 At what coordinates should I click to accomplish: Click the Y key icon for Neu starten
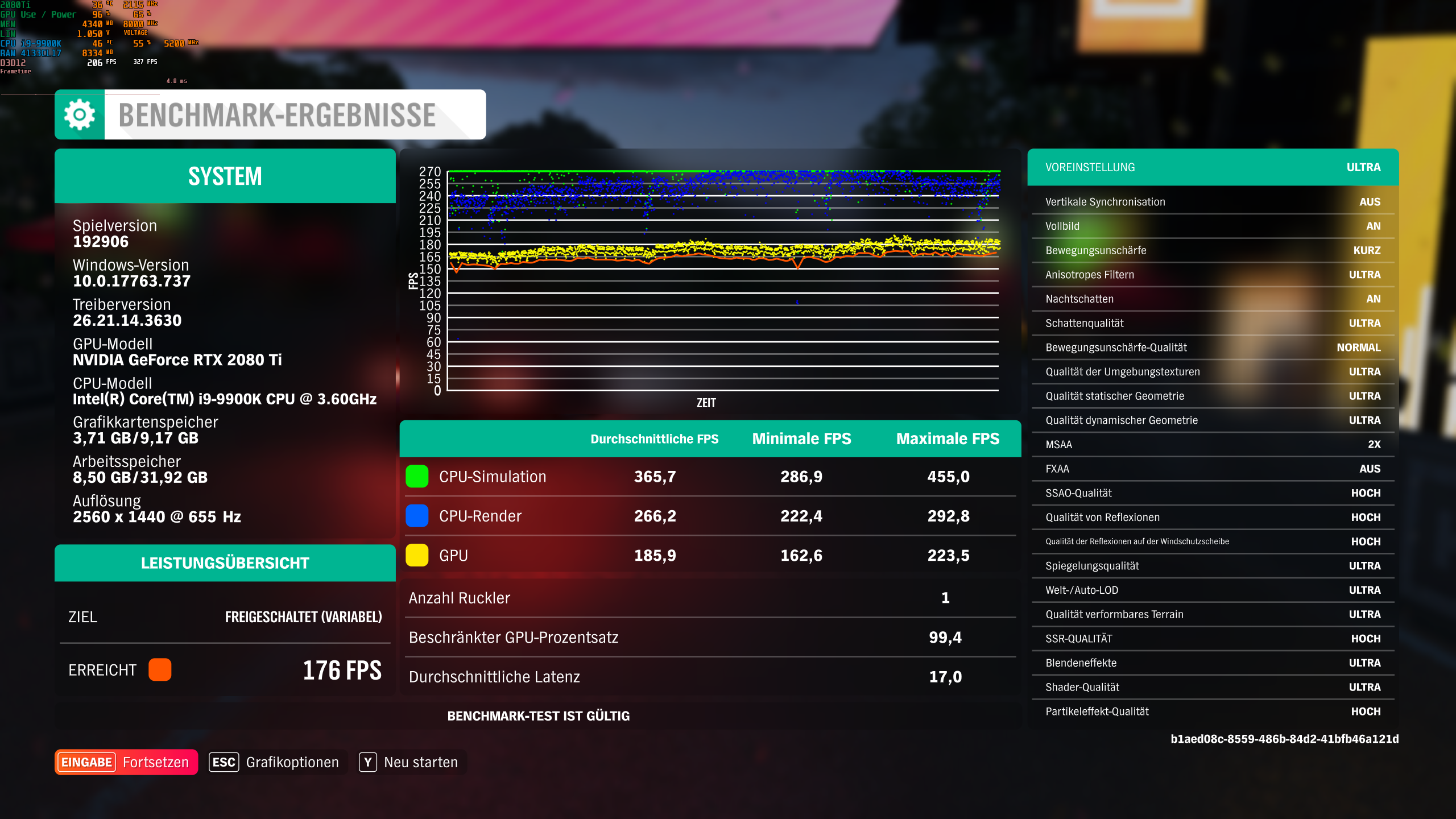369,762
